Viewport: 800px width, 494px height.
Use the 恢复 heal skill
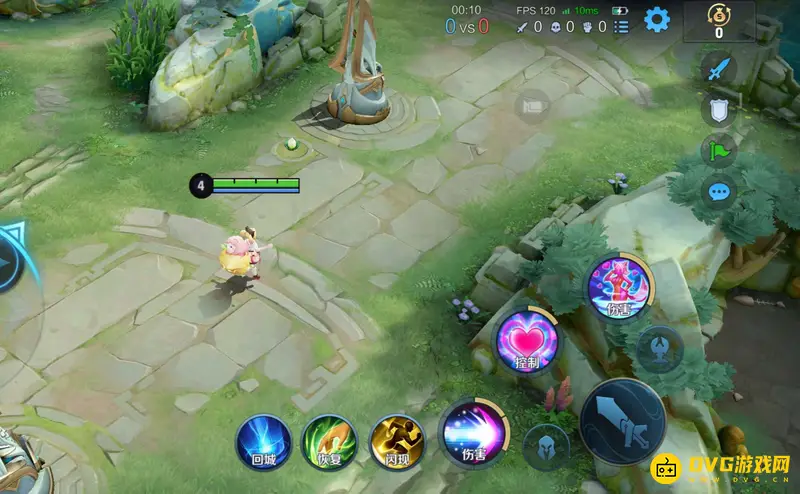pos(329,441)
